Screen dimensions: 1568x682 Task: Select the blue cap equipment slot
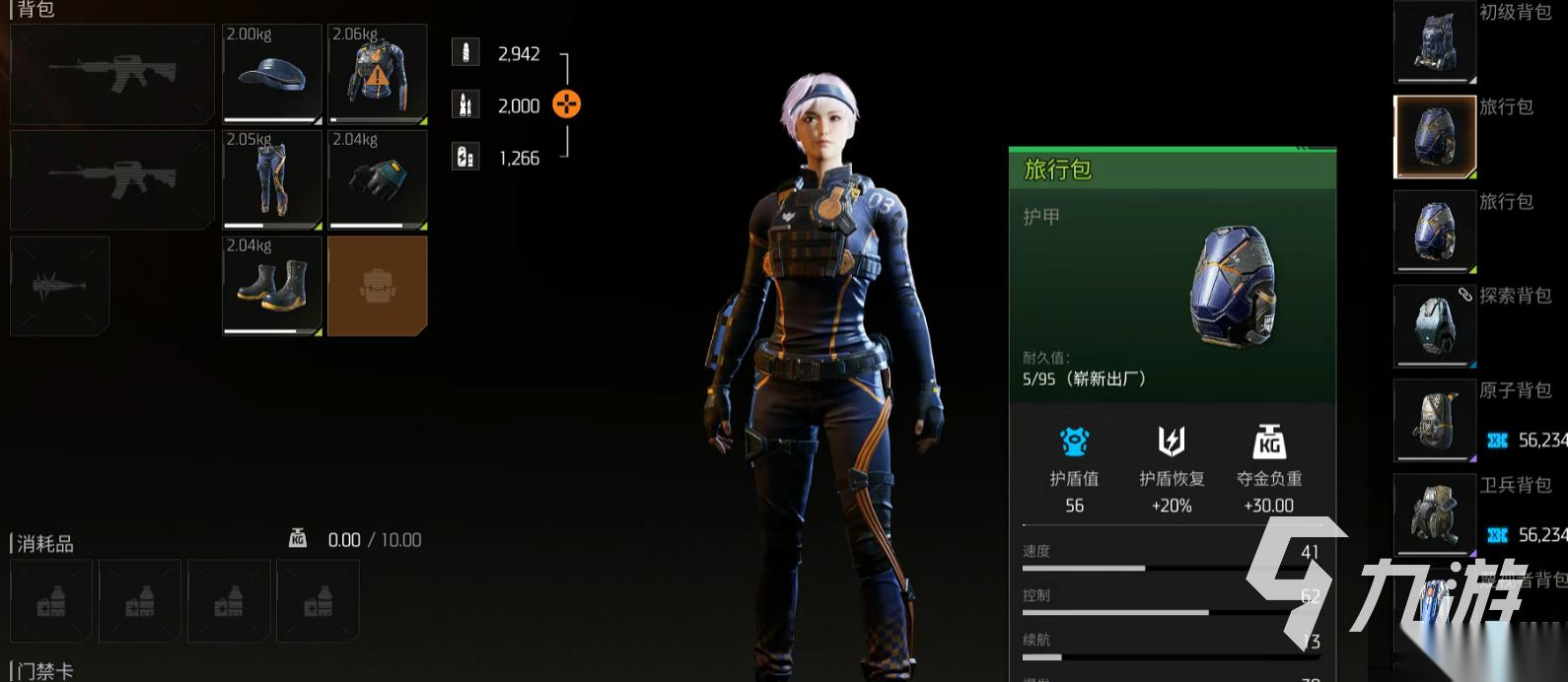[272, 74]
